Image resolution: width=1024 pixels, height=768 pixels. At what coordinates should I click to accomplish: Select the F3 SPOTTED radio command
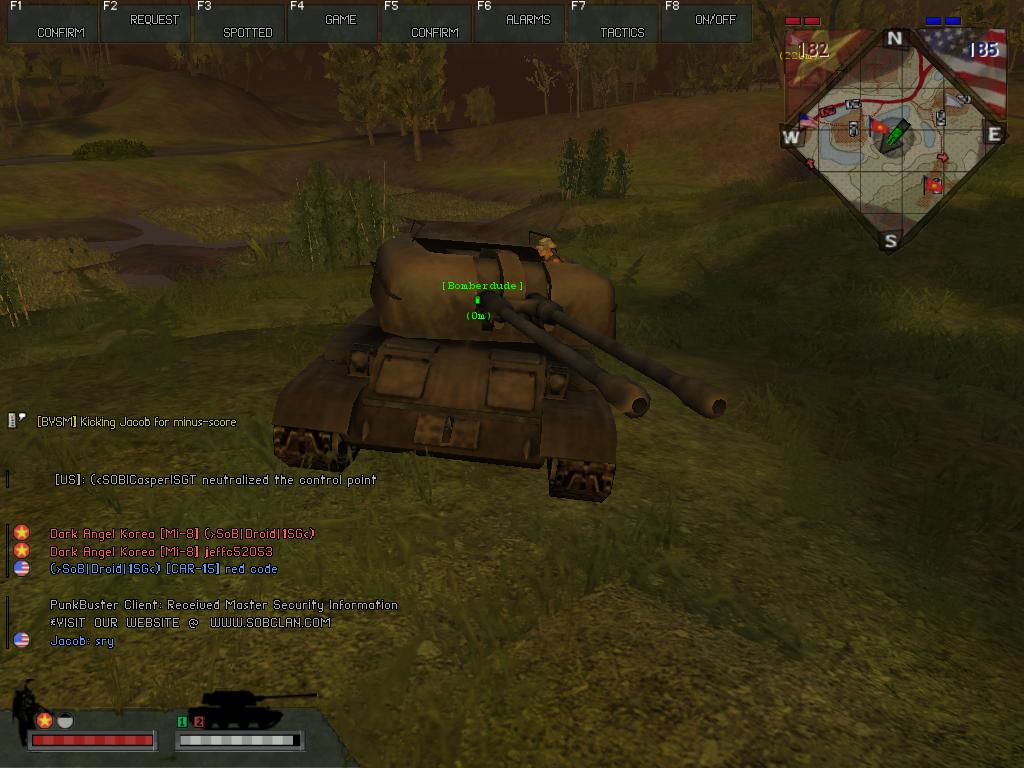(239, 22)
